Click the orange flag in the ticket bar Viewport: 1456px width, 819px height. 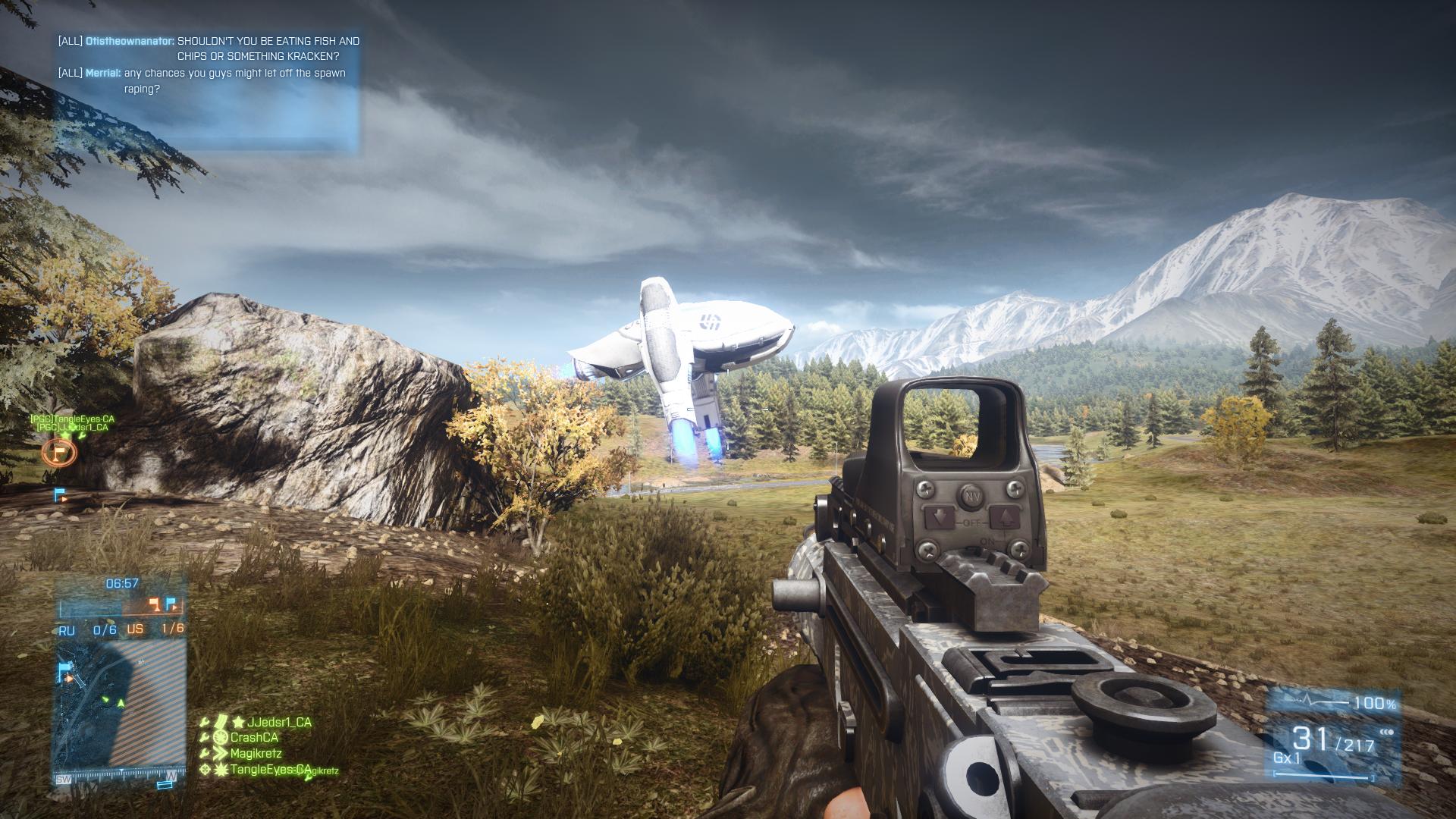pos(155,604)
